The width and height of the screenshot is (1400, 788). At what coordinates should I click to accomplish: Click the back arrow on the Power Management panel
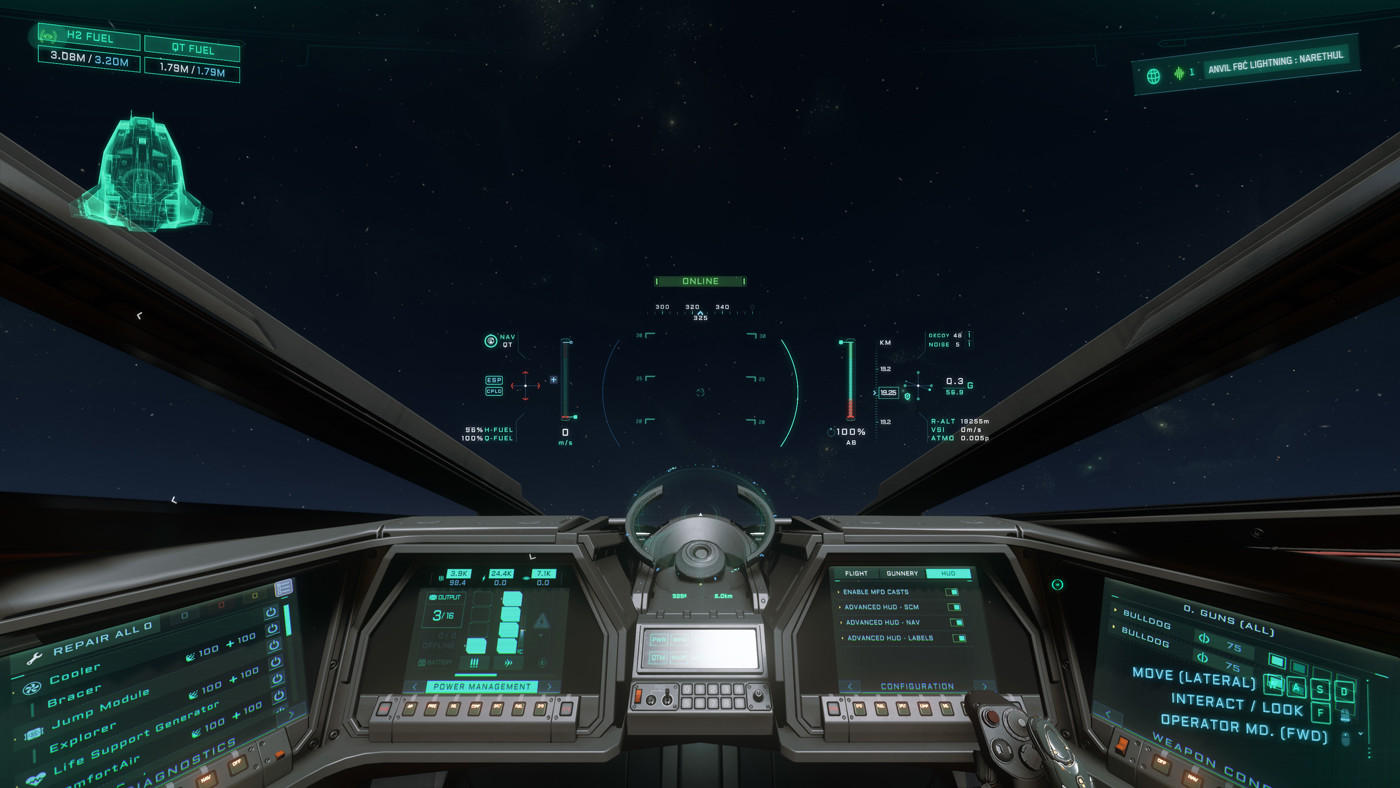414,687
